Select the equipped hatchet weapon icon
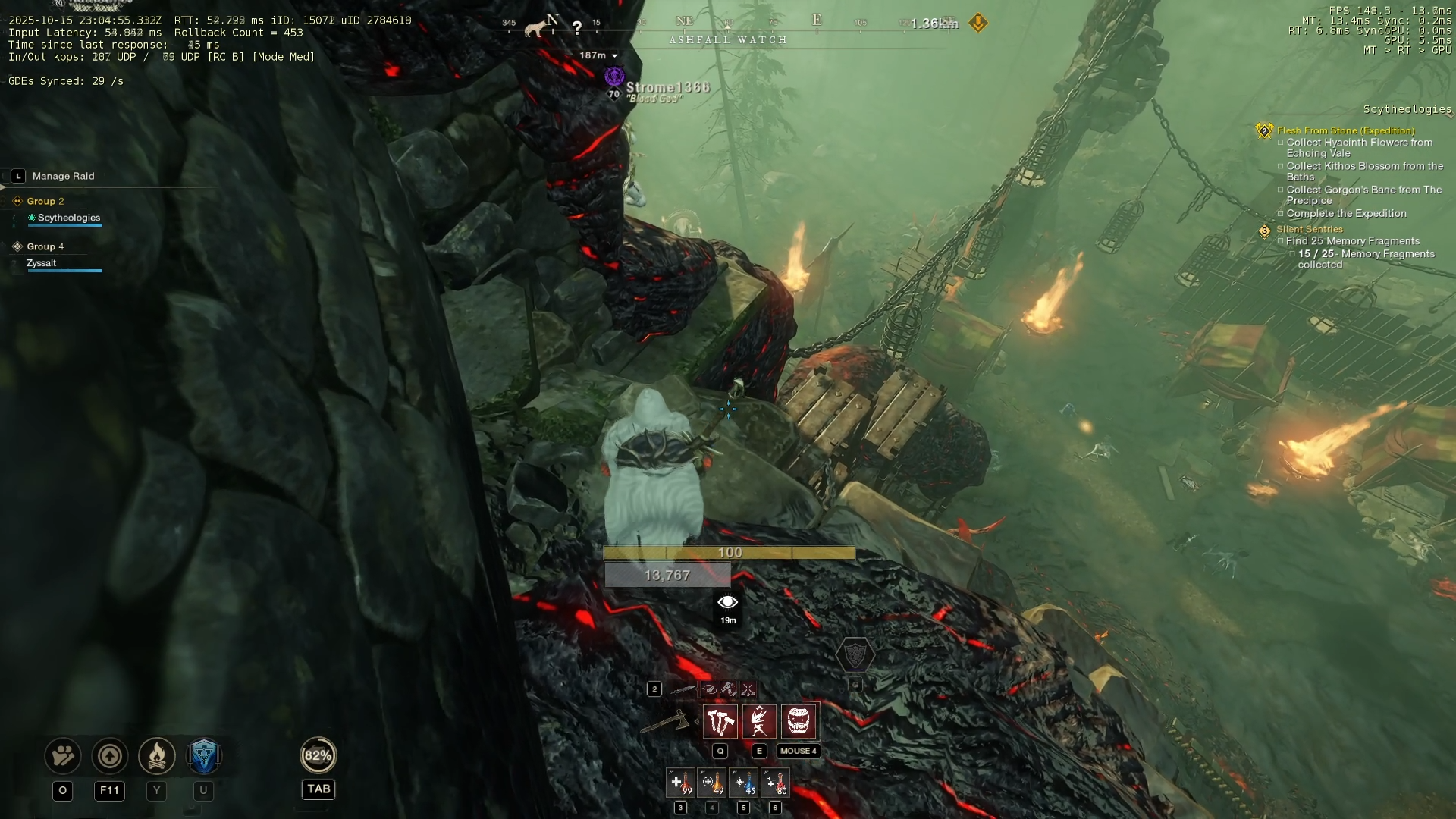Image resolution: width=1456 pixels, height=819 pixels. (665, 723)
